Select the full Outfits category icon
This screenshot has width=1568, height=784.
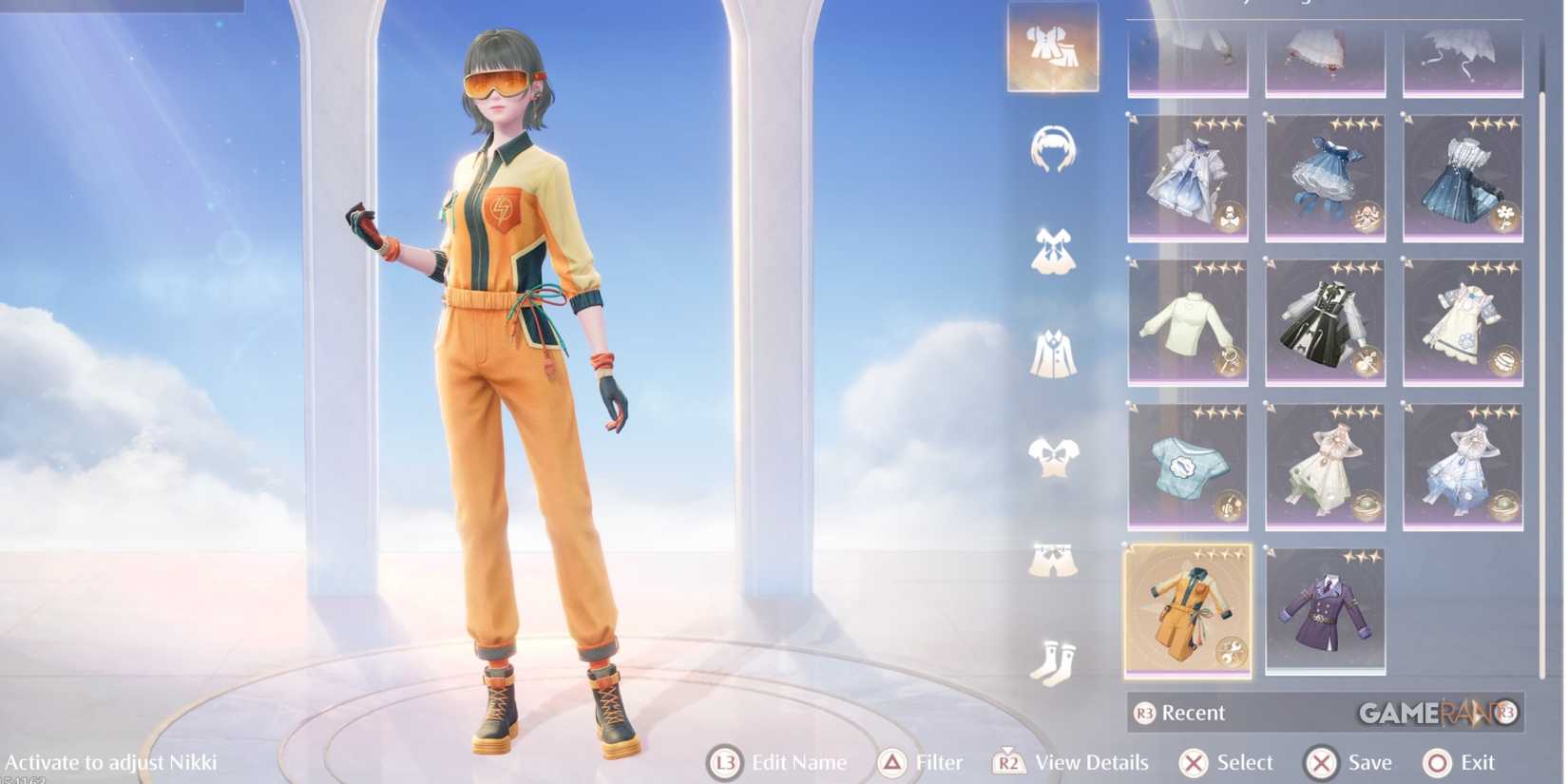[1052, 49]
